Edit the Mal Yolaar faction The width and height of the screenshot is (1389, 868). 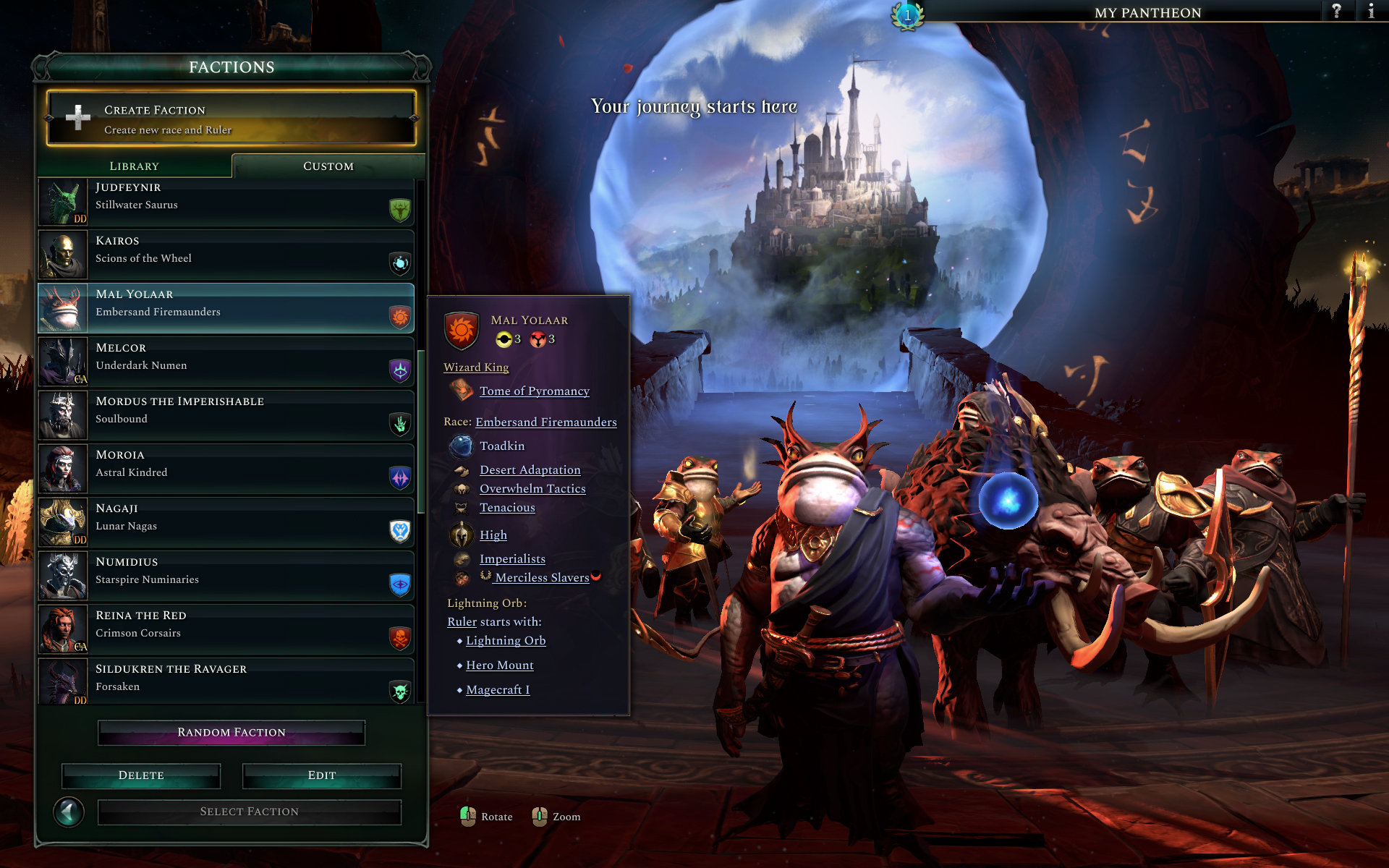[322, 775]
